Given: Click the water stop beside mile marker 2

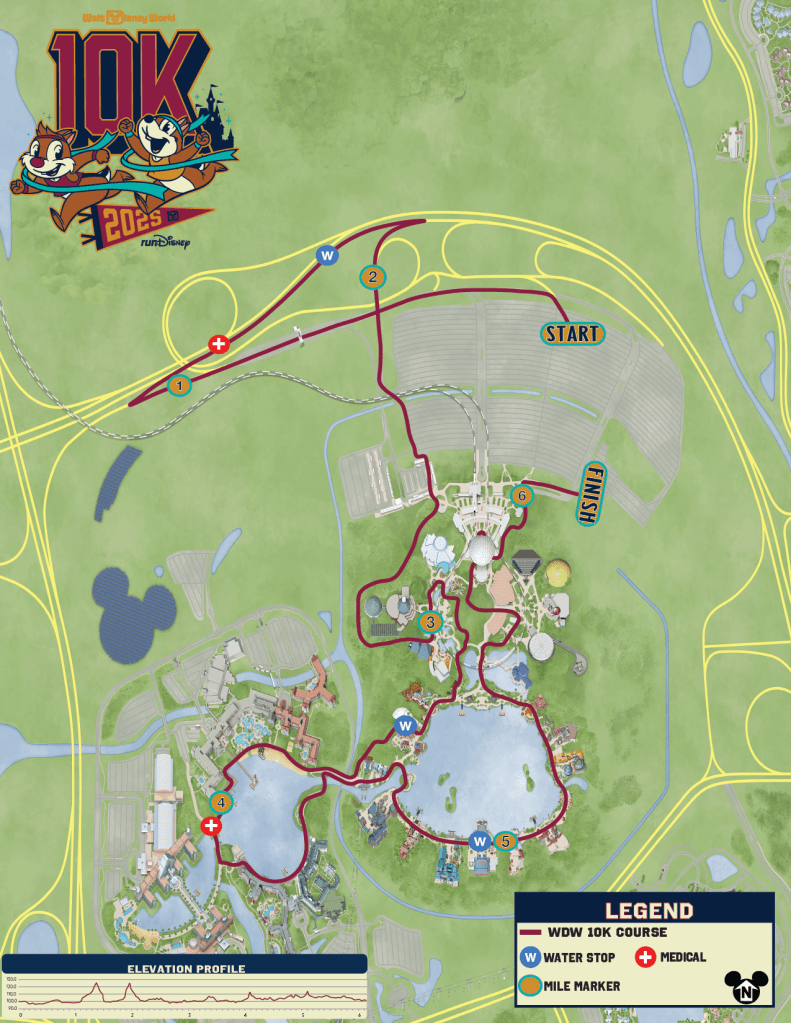Looking at the screenshot, I should 327,256.
